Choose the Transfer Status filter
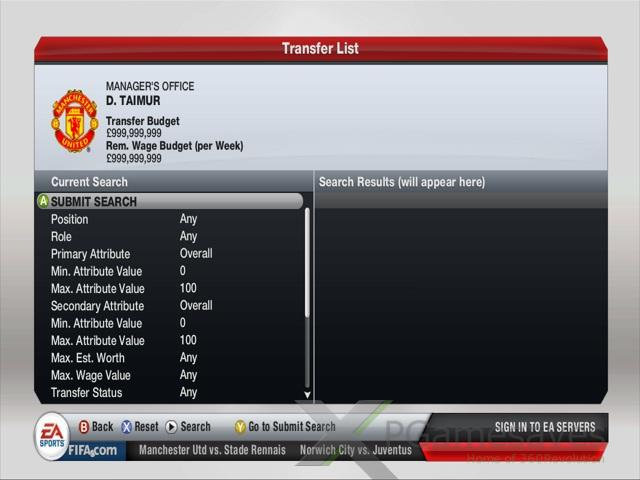This screenshot has height=480, width=640. pos(86,393)
